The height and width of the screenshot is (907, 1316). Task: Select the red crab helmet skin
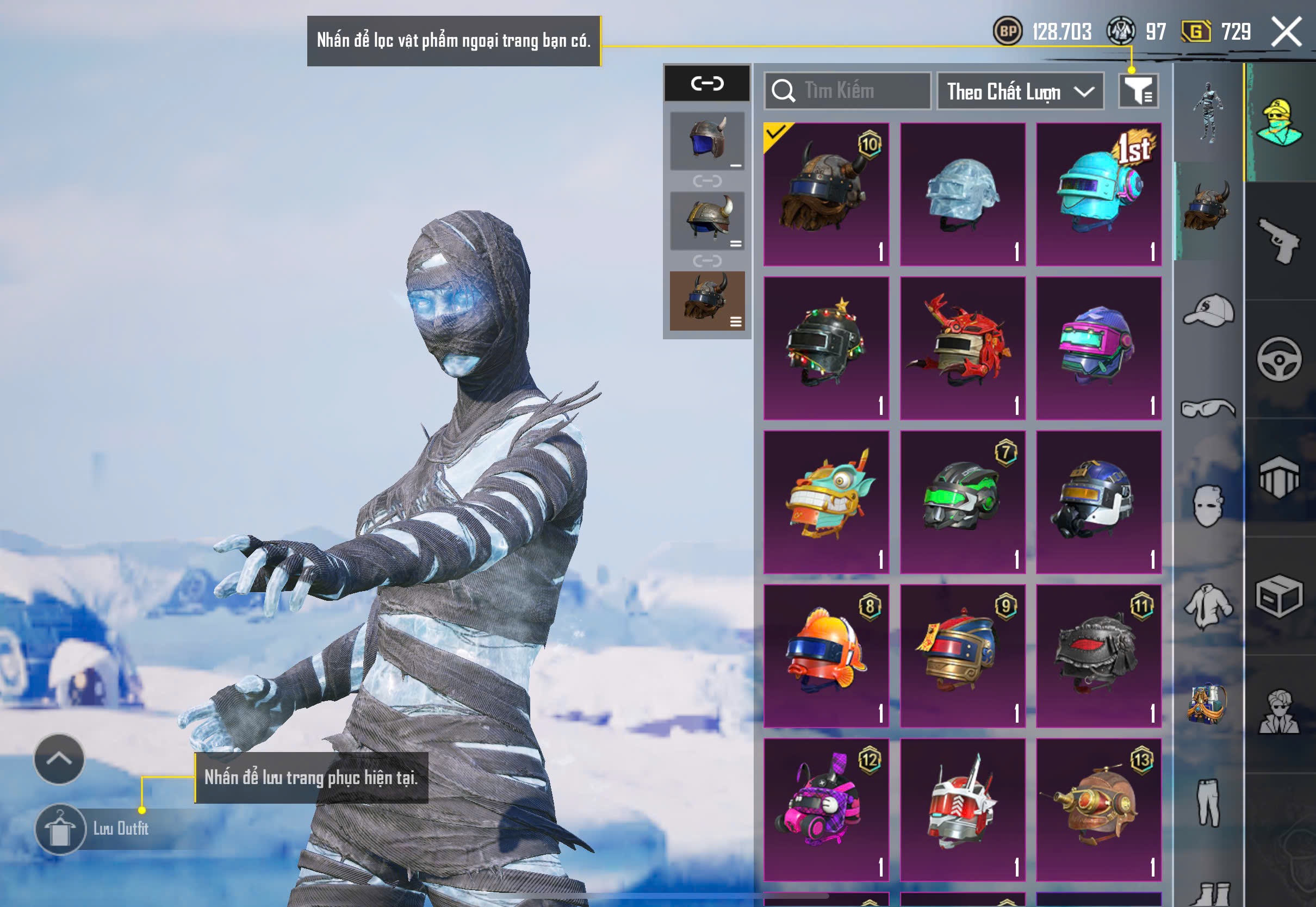(963, 349)
